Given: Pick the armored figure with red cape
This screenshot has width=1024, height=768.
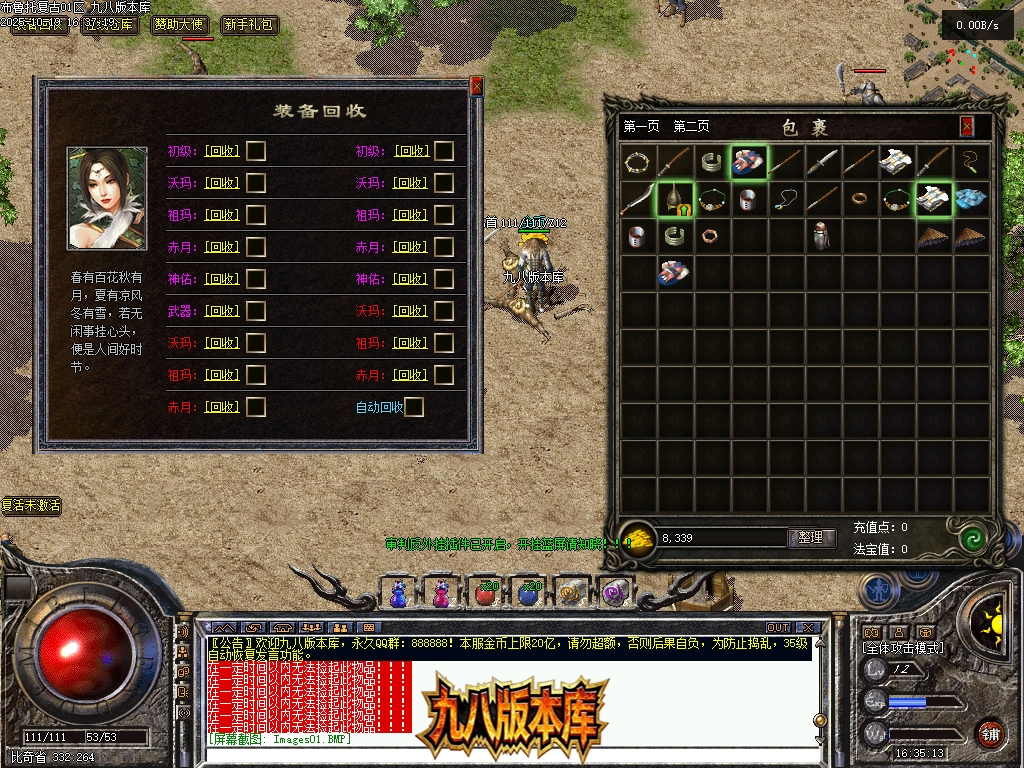Looking at the screenshot, I should [822, 237].
